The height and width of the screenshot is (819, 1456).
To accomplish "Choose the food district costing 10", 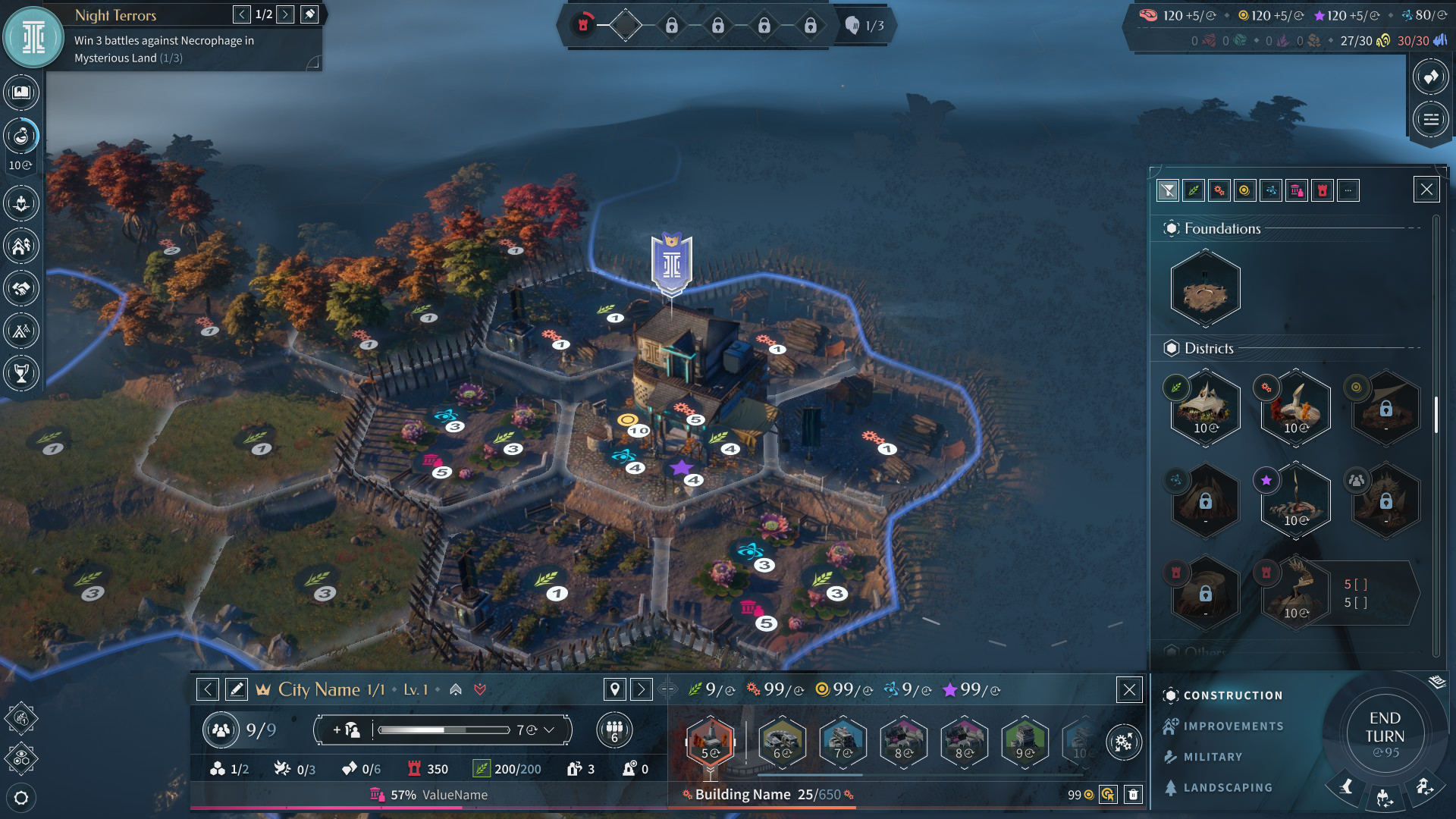I will [x=1205, y=408].
